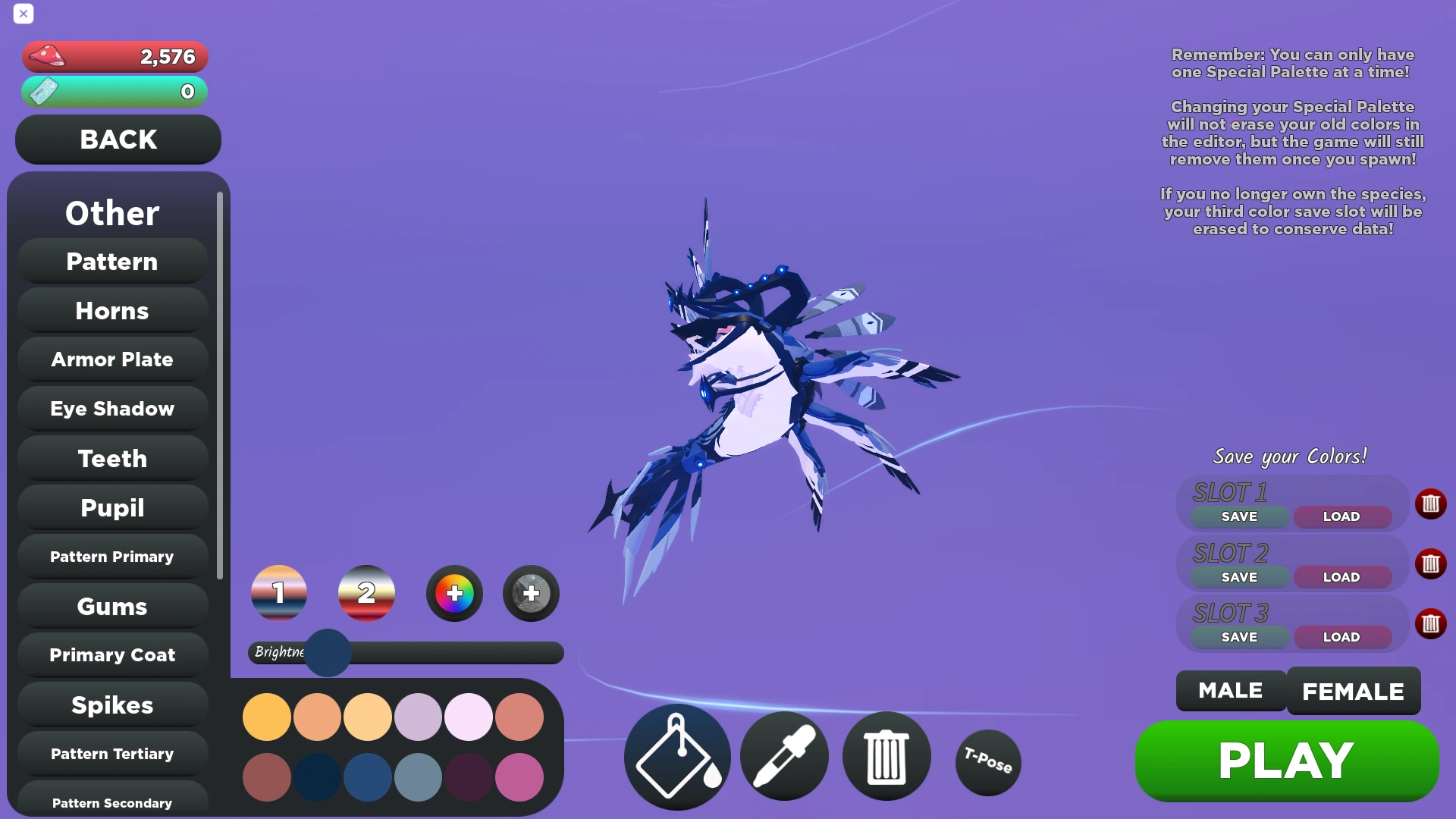Open the Horns category
Screen dimensions: 1456x819
[x=111, y=310]
